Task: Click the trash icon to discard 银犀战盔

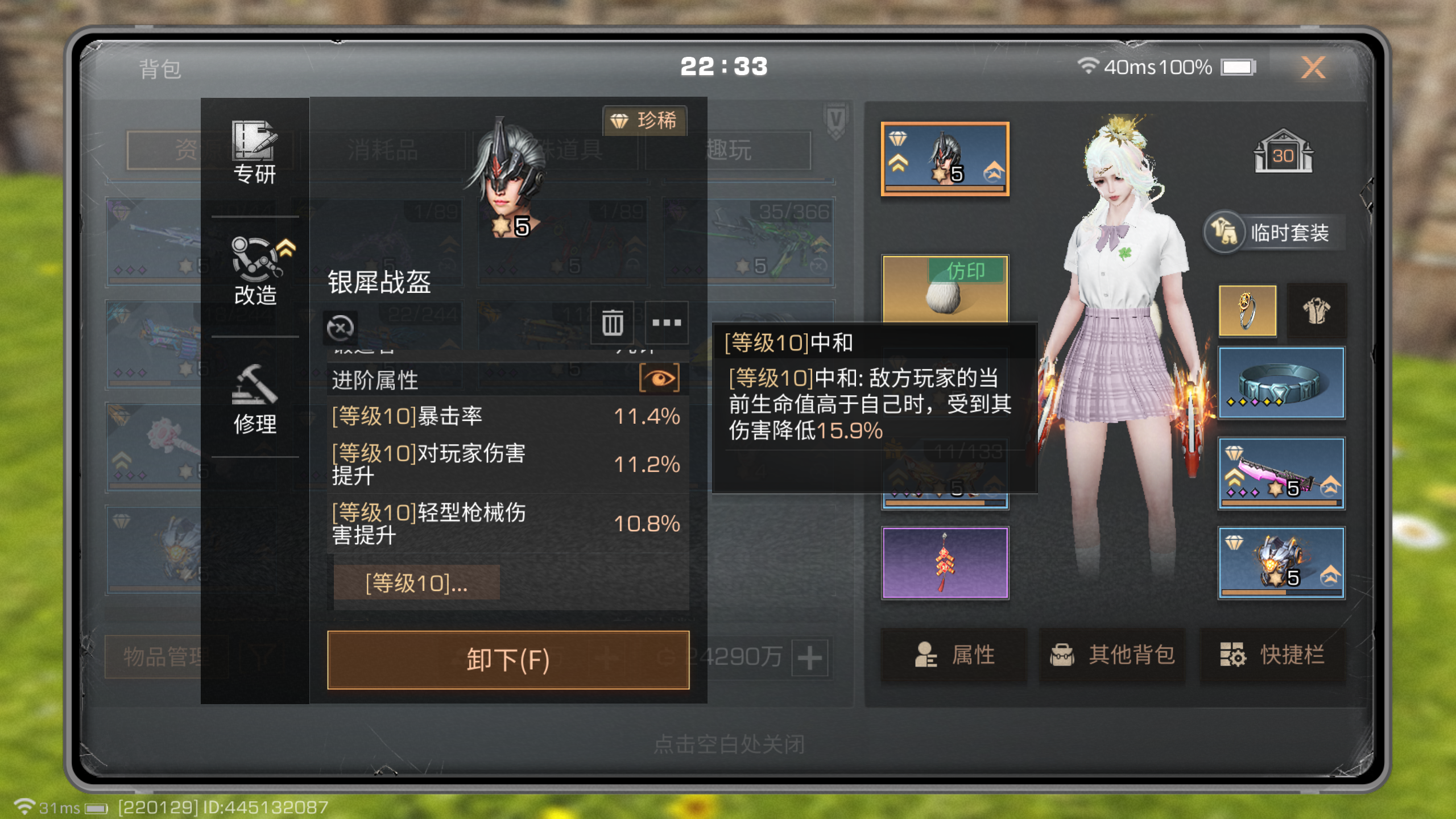Action: pyautogui.click(x=612, y=322)
